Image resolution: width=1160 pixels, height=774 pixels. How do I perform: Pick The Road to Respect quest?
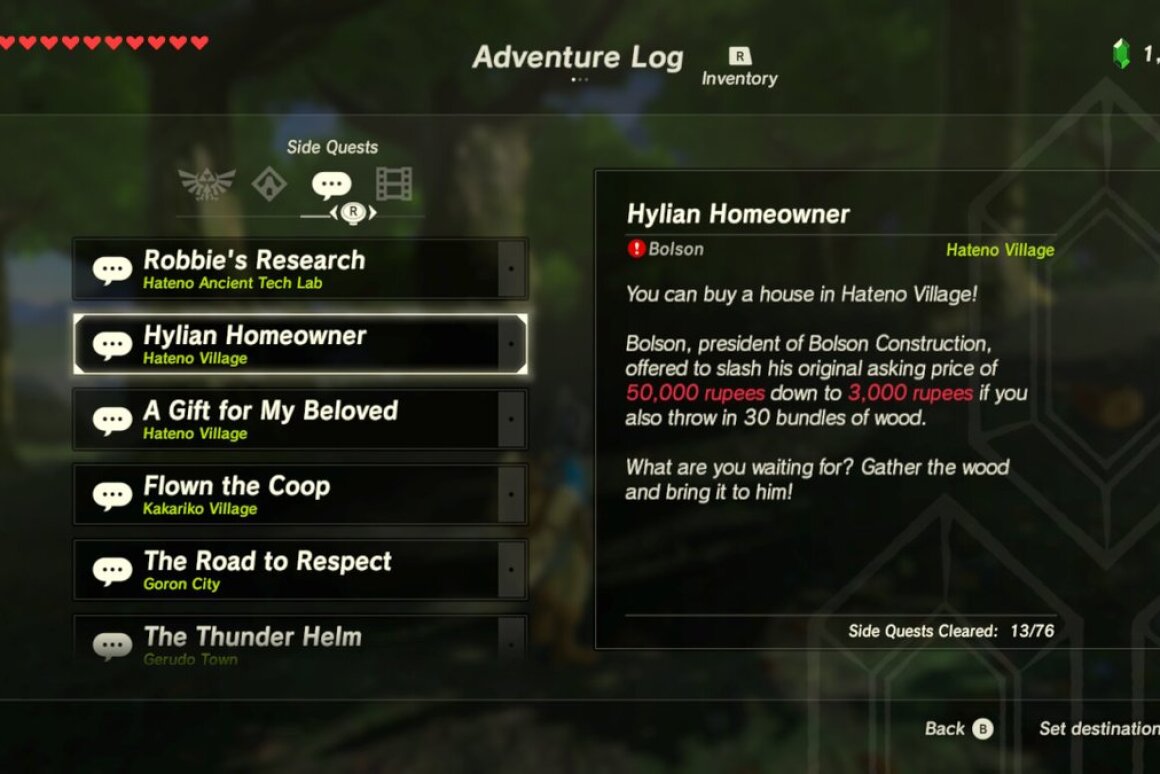tap(299, 569)
